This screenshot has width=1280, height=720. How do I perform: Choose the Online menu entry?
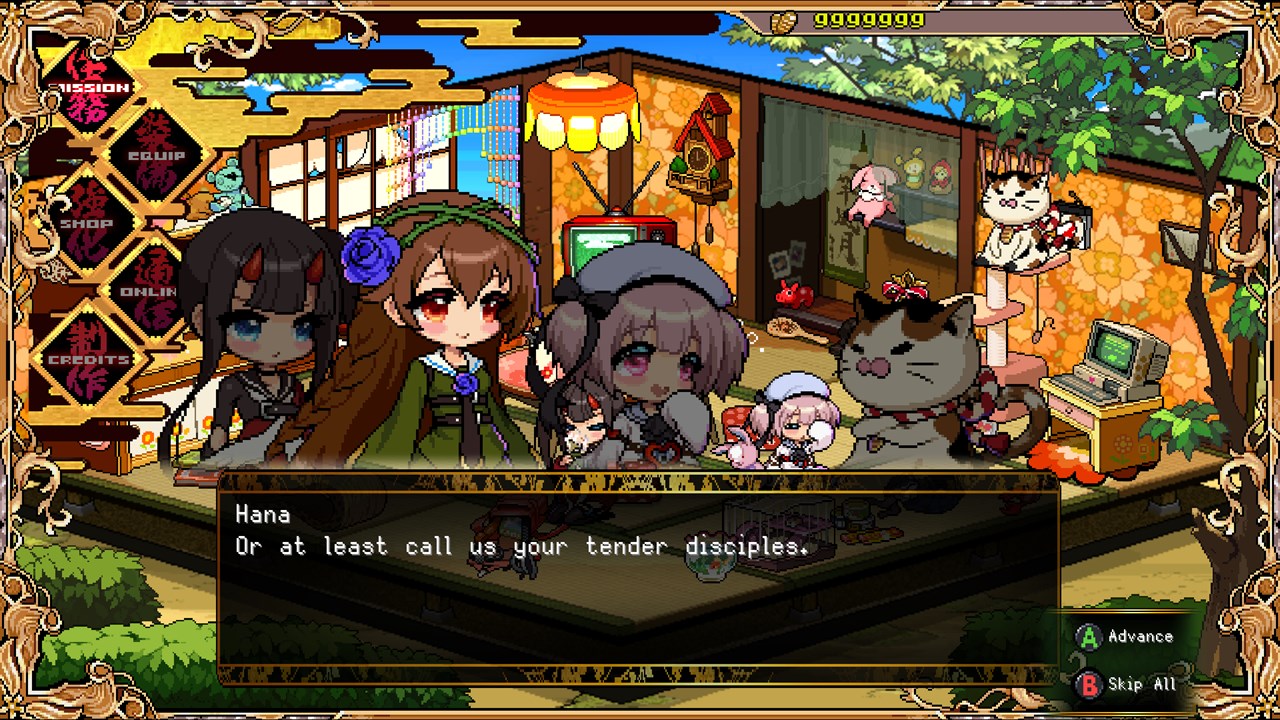click(x=150, y=290)
